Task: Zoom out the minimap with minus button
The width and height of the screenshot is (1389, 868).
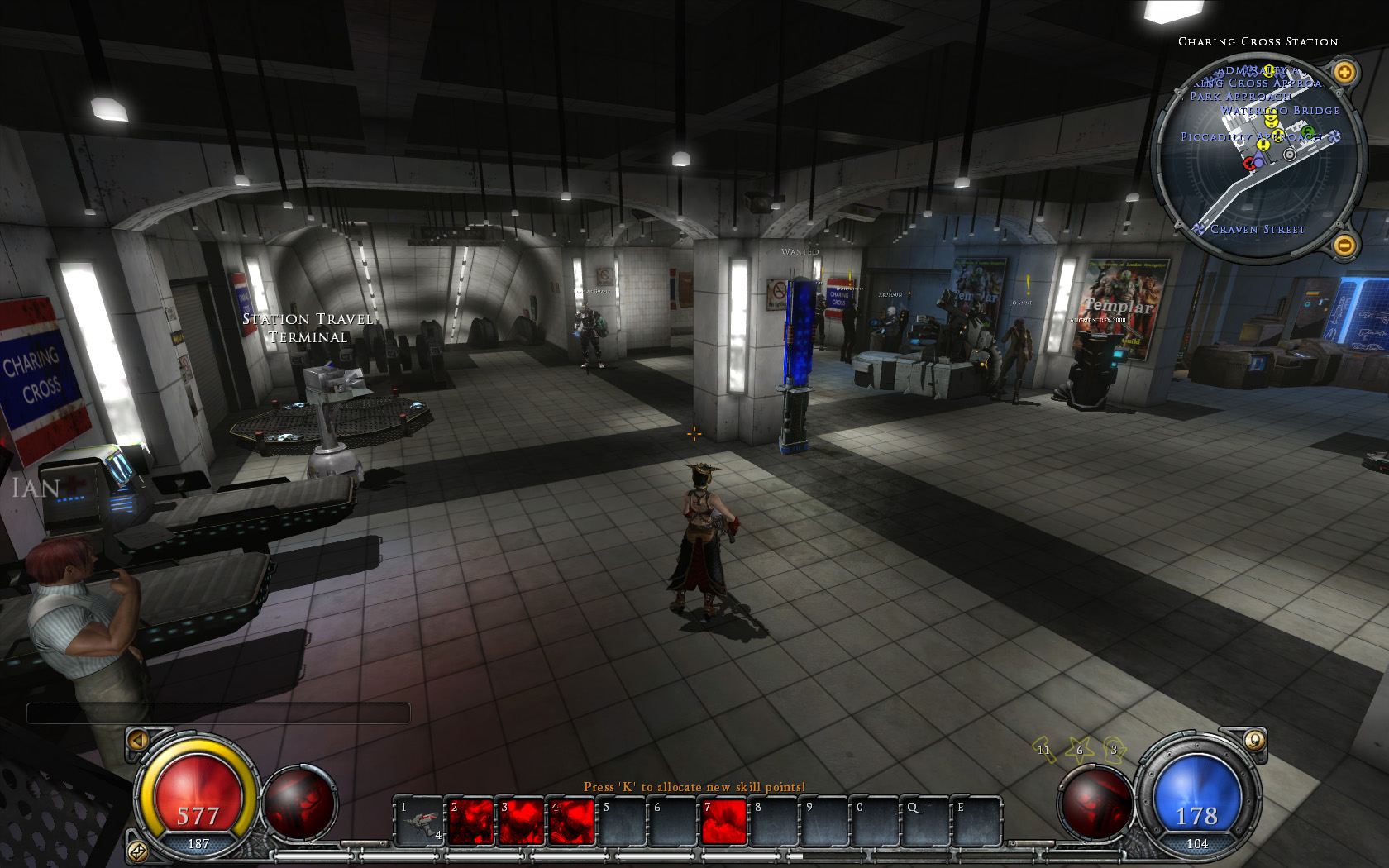Action: point(1344,245)
